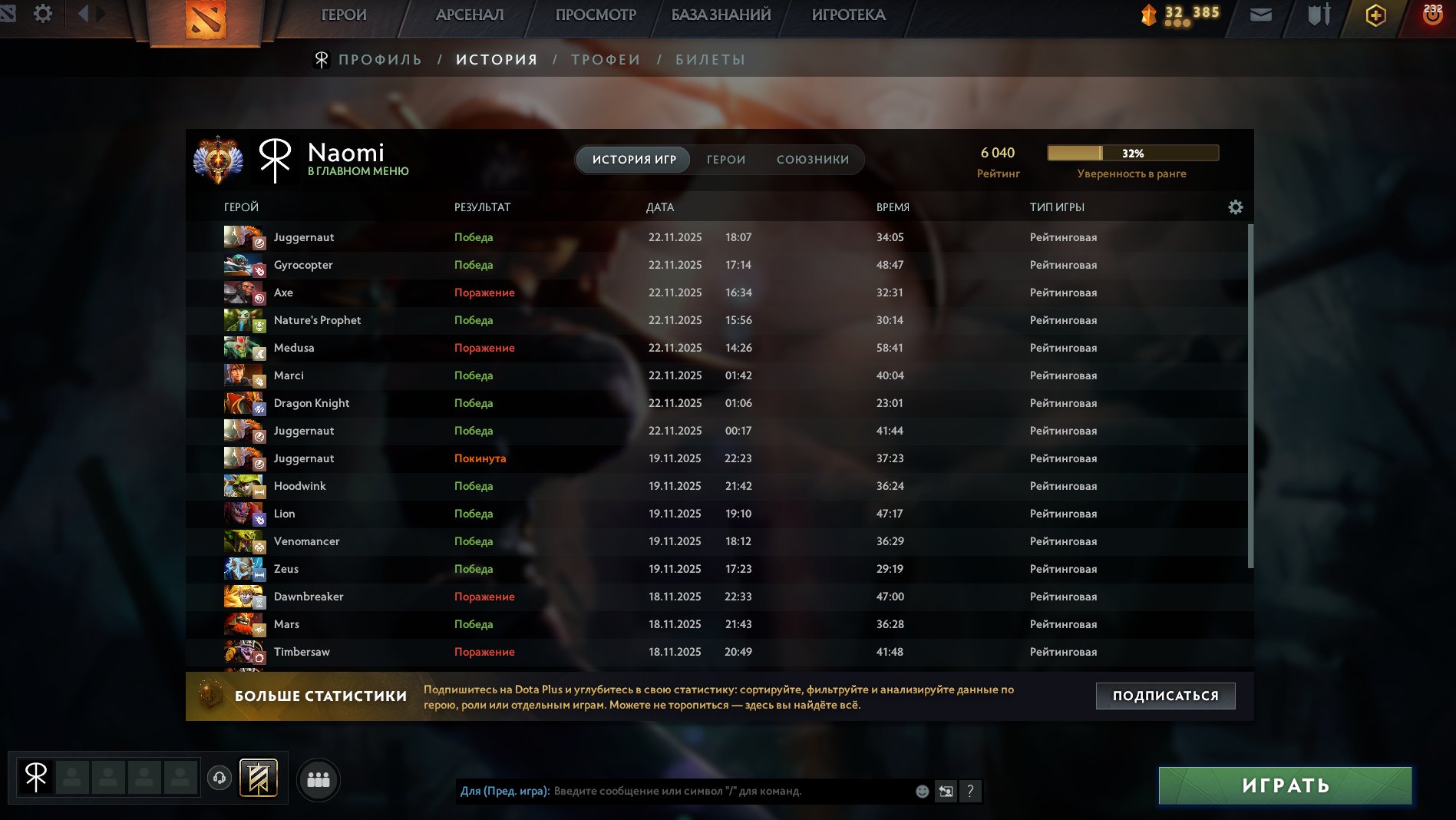Open the Armory shield-and-sword icon
This screenshot has height=820, width=1456.
pyautogui.click(x=1317, y=14)
